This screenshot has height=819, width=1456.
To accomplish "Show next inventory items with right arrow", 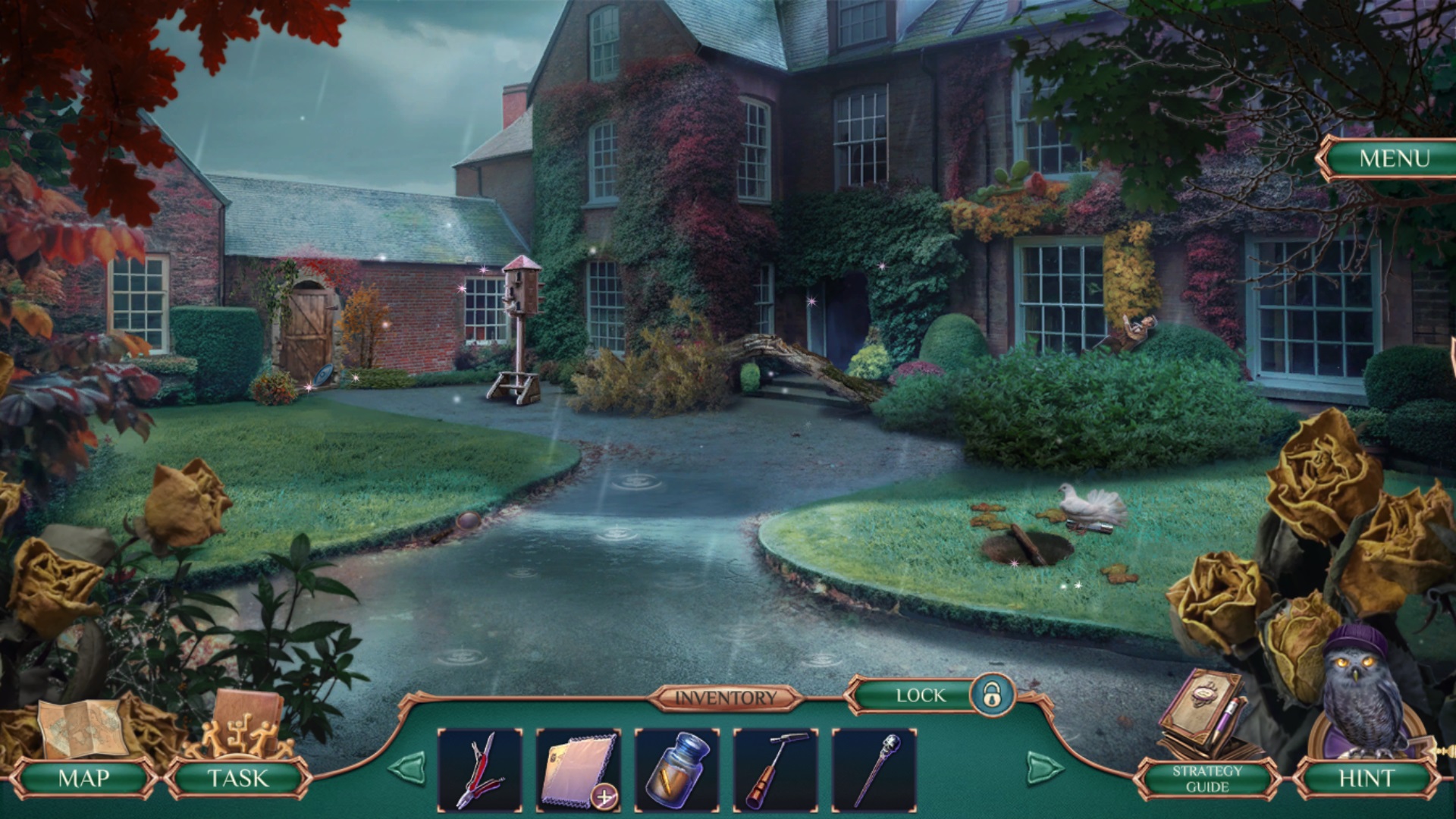I will click(1045, 769).
